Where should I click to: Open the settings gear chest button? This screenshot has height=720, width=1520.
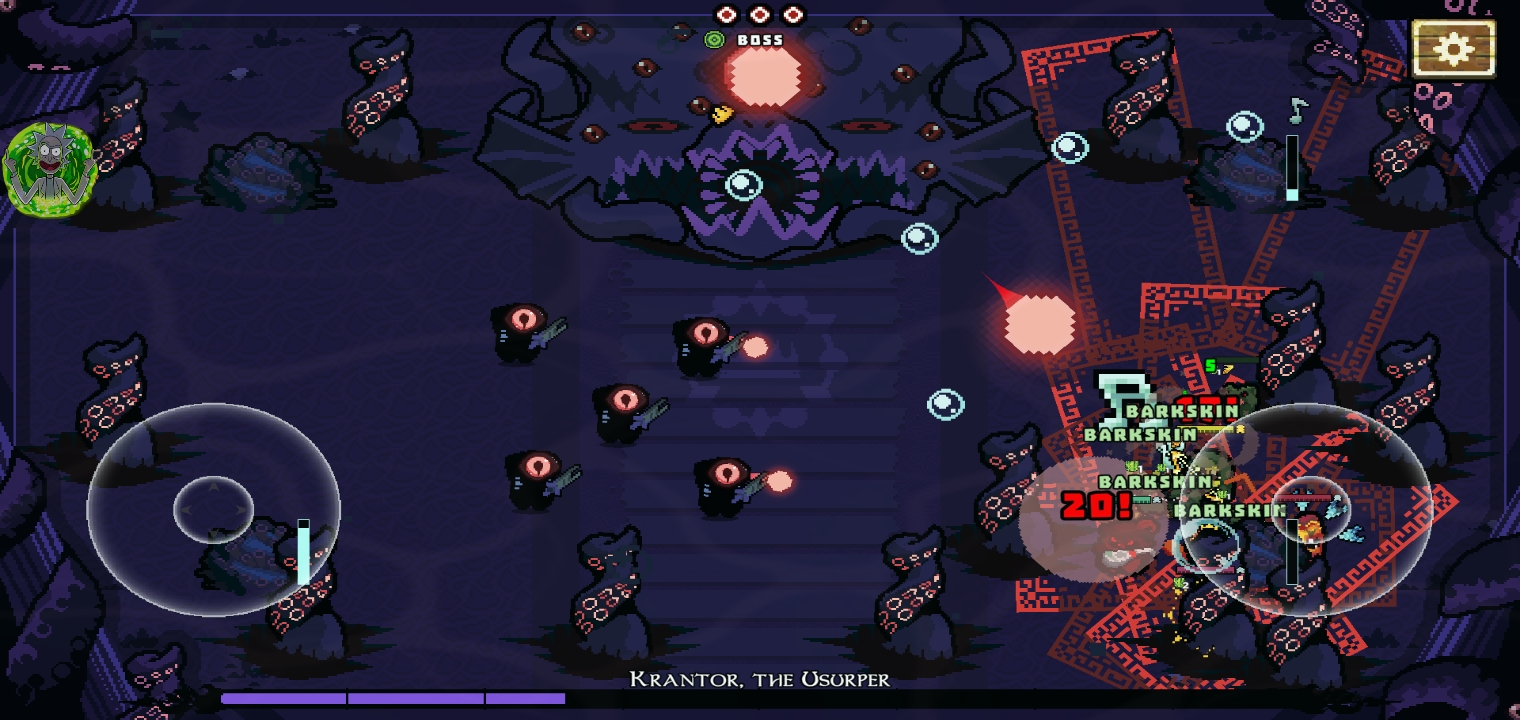coord(1453,48)
